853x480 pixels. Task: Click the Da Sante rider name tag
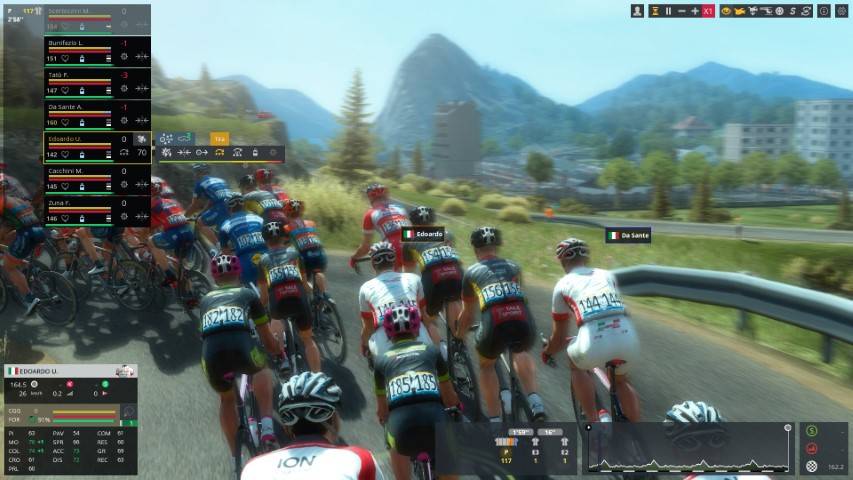click(x=629, y=236)
